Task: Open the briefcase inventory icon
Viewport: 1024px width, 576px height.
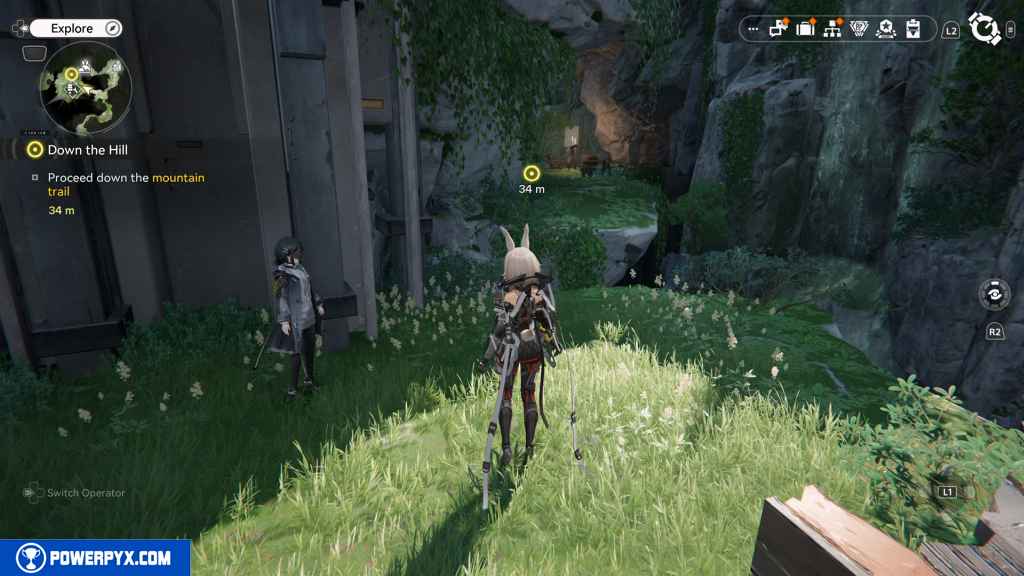Action: pos(805,29)
